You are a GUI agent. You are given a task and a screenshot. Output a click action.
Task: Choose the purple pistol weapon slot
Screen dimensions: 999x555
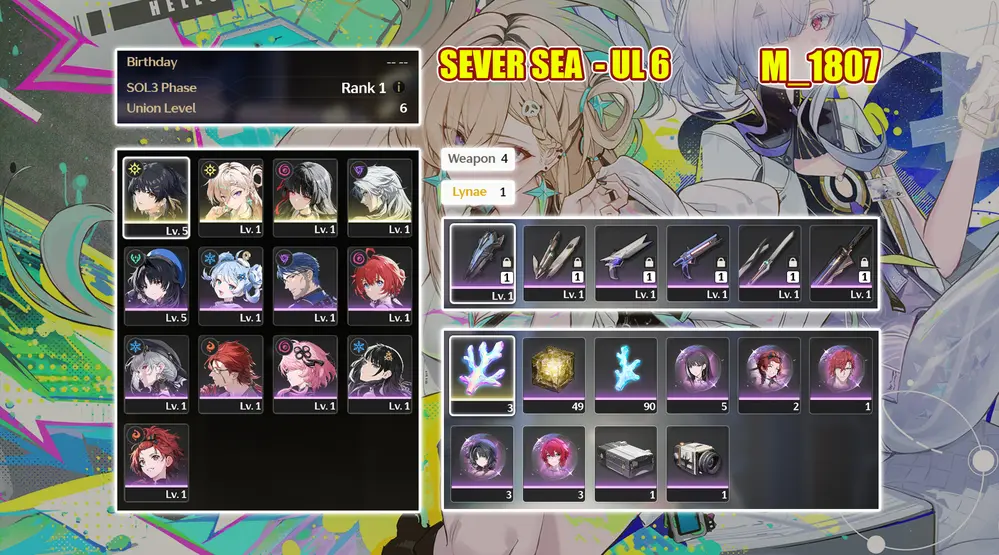pyautogui.click(x=700, y=262)
